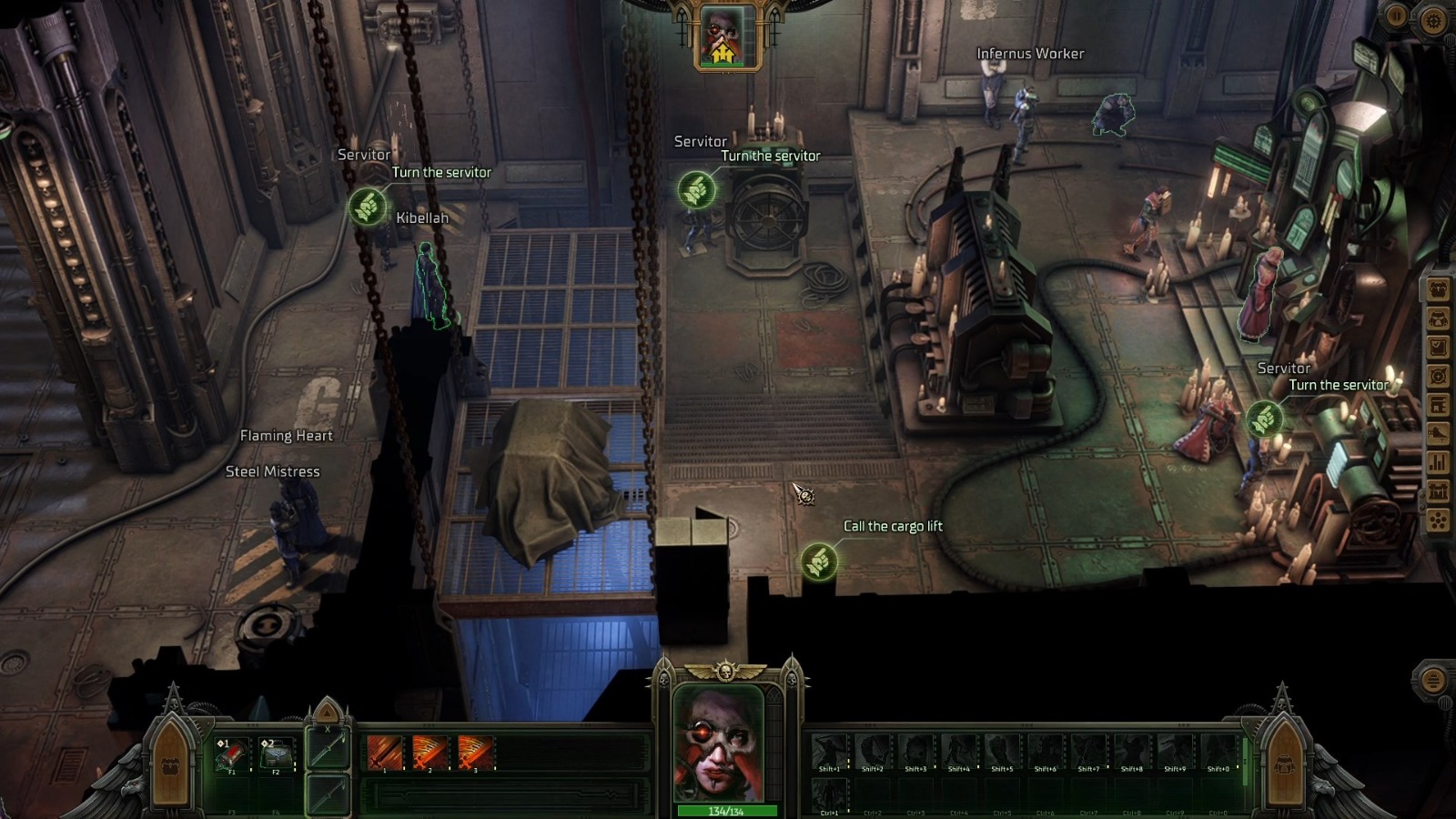Activate the sword attack ability in slot 1
1456x819 pixels.
pos(384,752)
